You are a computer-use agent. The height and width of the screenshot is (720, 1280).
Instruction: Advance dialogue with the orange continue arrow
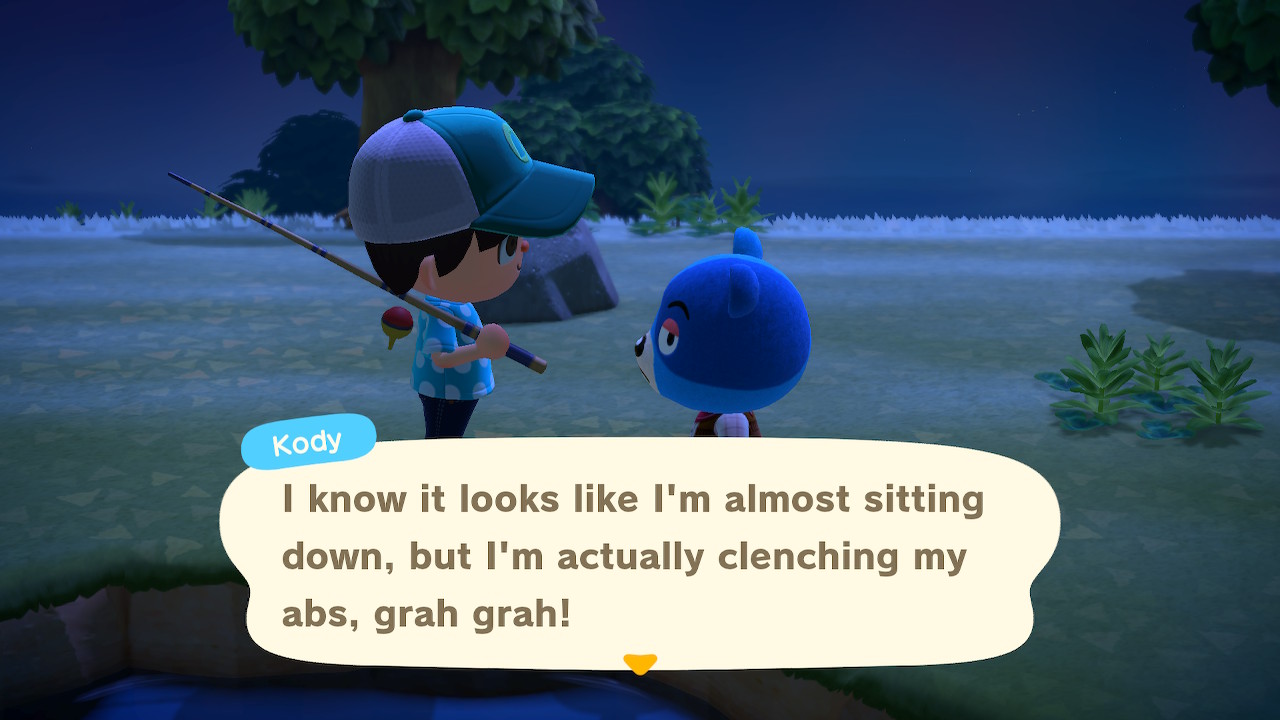pos(640,663)
